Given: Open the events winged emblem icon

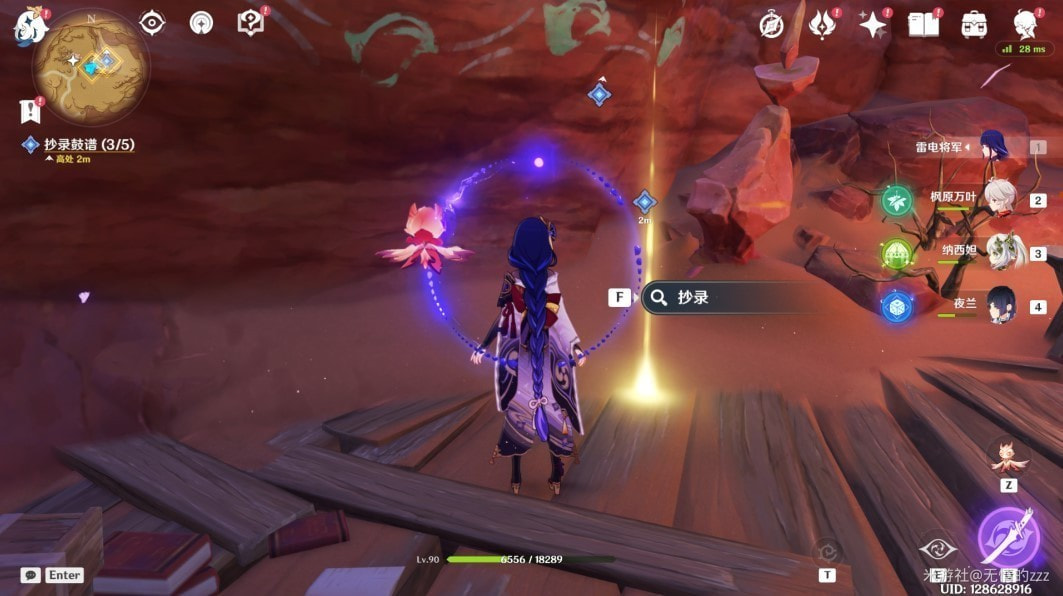Looking at the screenshot, I should coord(821,24).
